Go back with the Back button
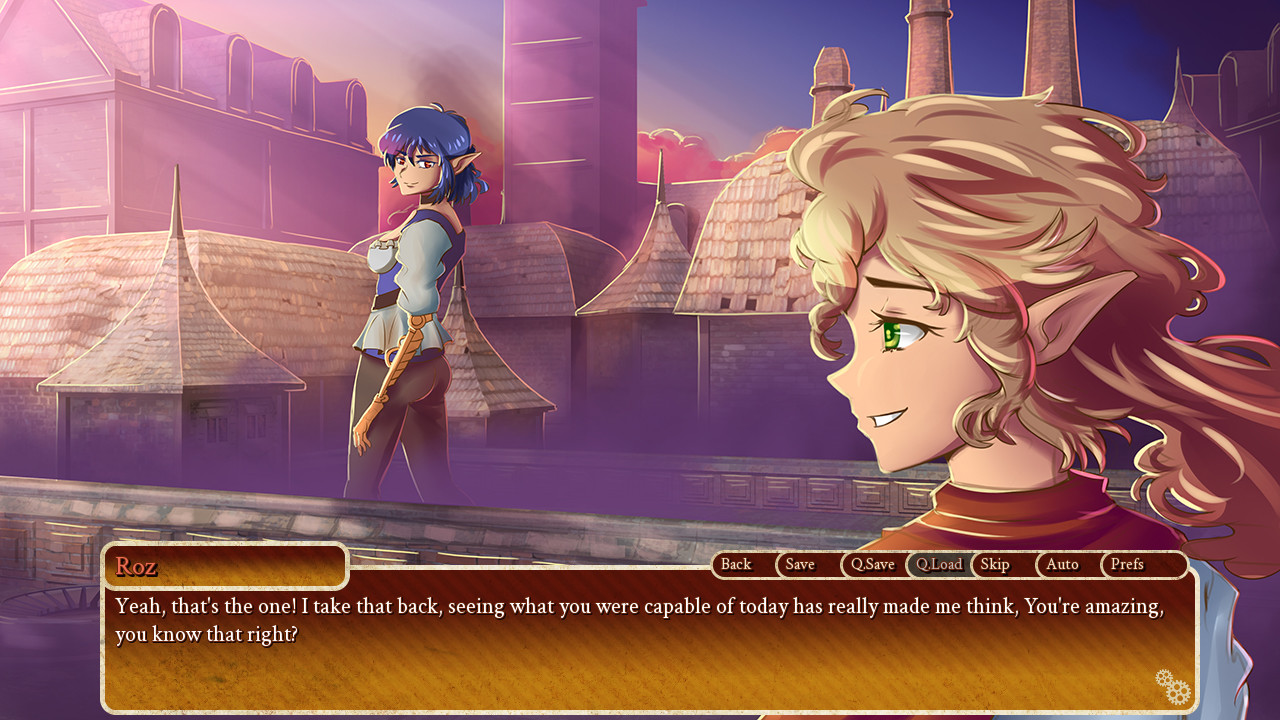 736,565
